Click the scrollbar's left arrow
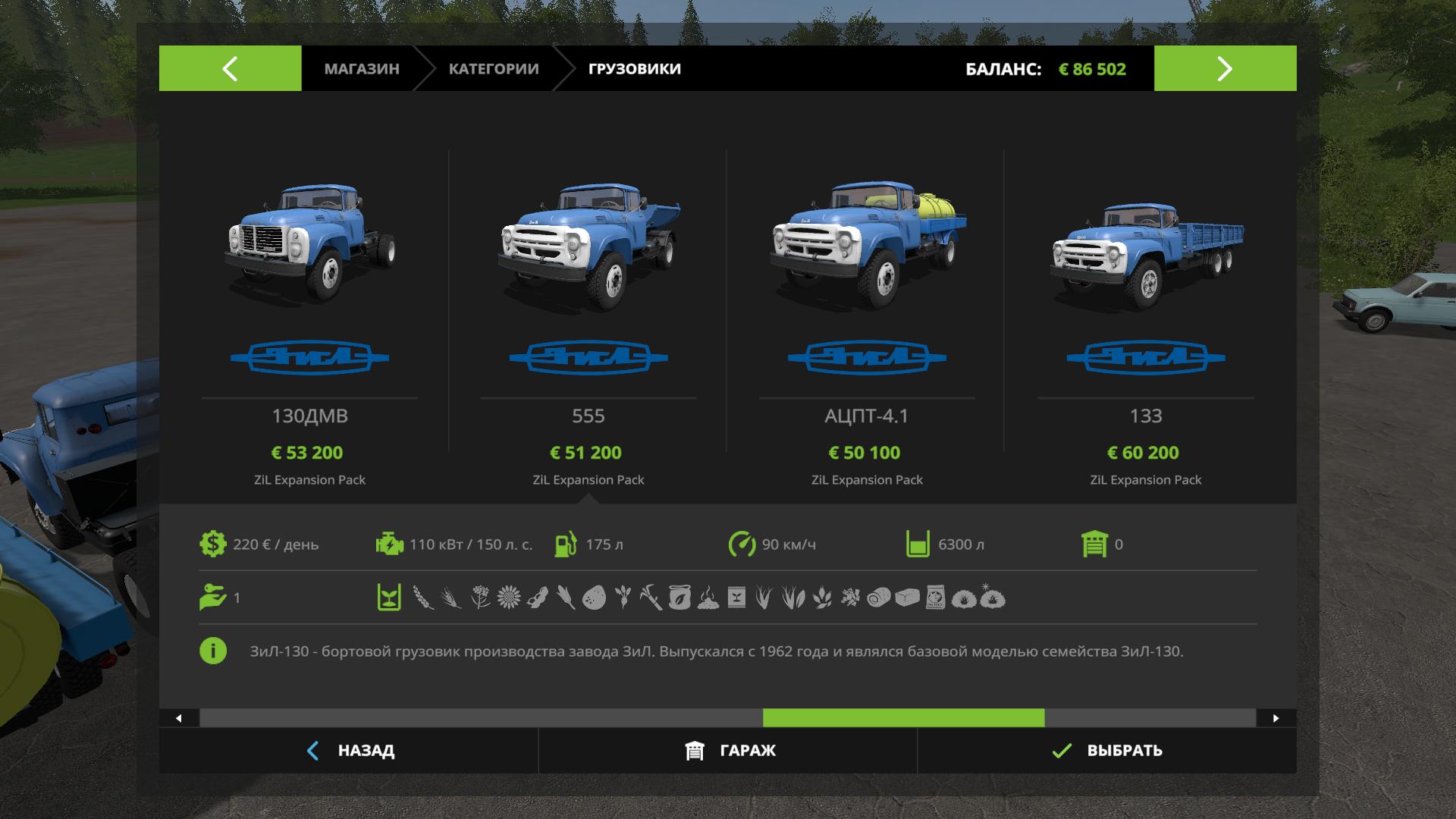The width and height of the screenshot is (1456, 819). tap(179, 718)
